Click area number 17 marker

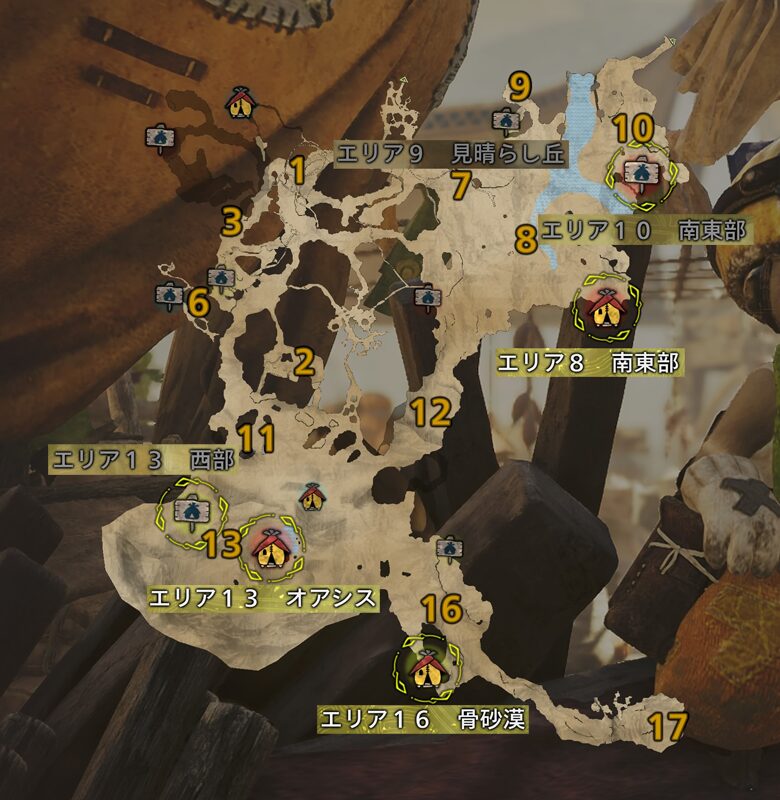point(667,726)
